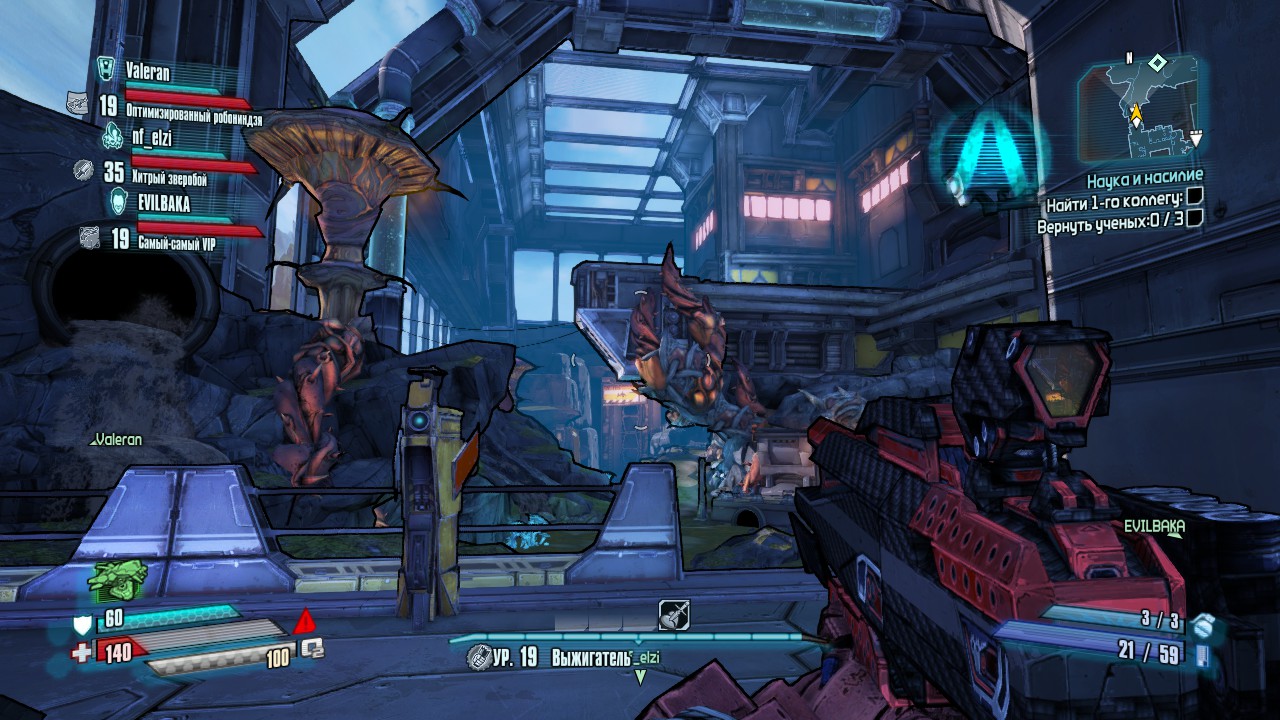
Task: Select the quest title Наука и насилие
Action: click(1144, 181)
